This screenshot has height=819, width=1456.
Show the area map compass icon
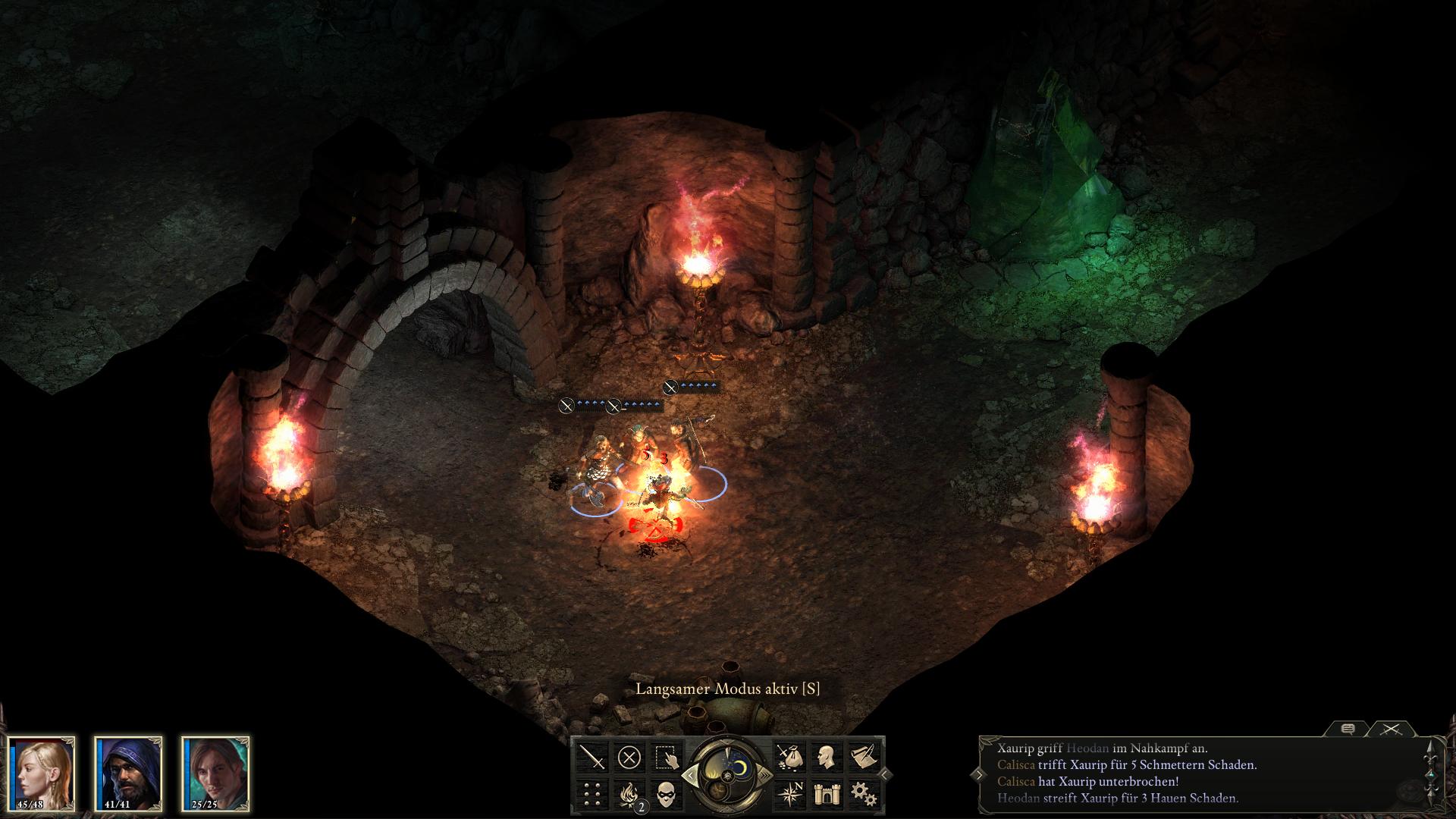789,794
